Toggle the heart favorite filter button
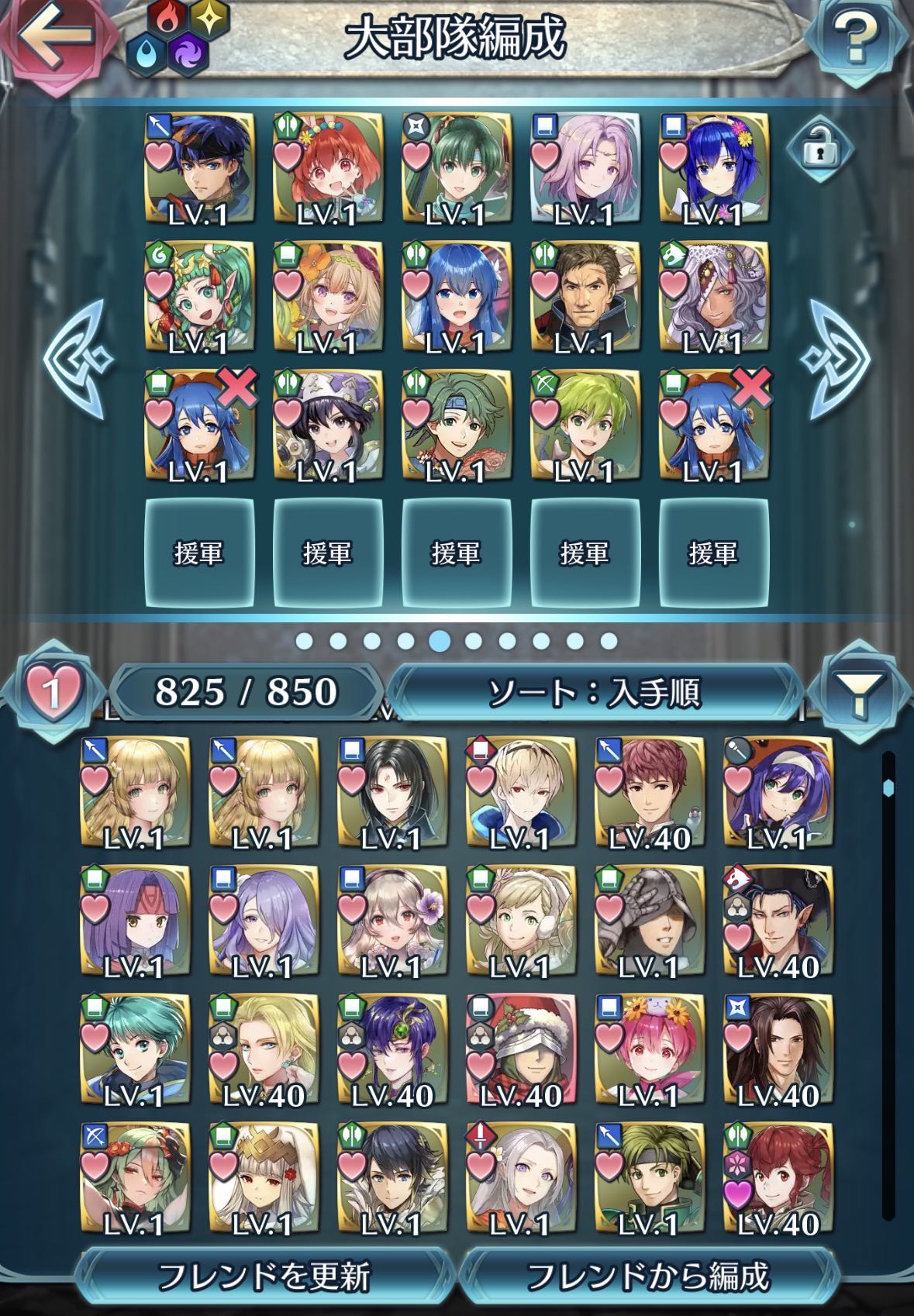The width and height of the screenshot is (914, 1316). click(51, 690)
